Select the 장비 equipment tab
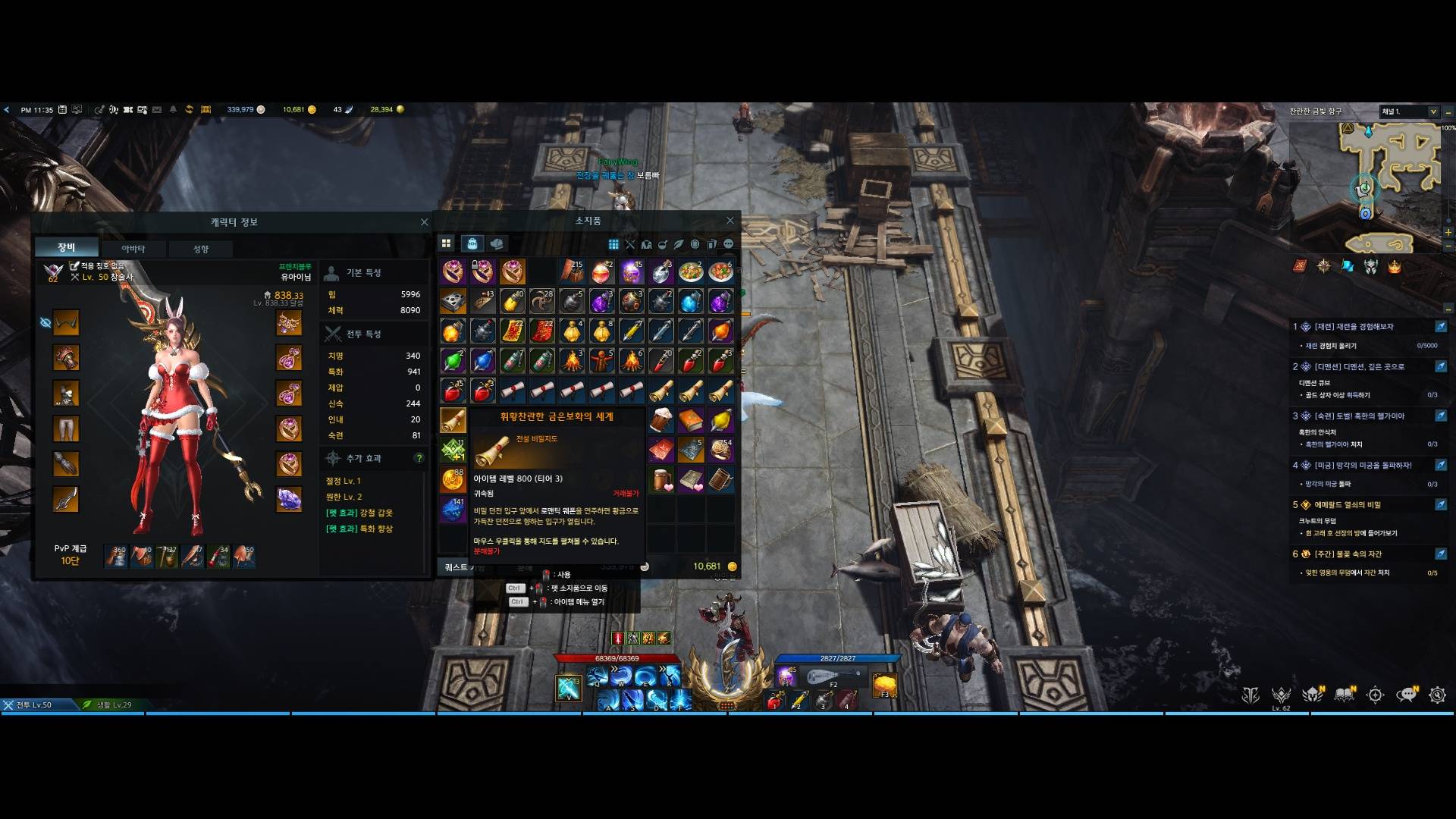1456x819 pixels. 67,247
